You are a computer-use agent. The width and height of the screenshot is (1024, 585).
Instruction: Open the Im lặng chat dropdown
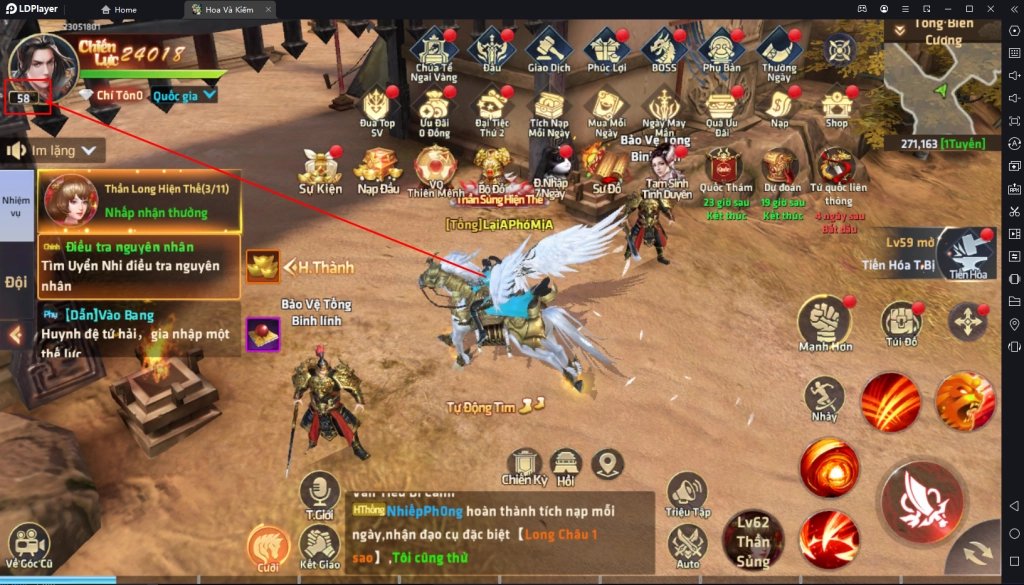(57, 150)
